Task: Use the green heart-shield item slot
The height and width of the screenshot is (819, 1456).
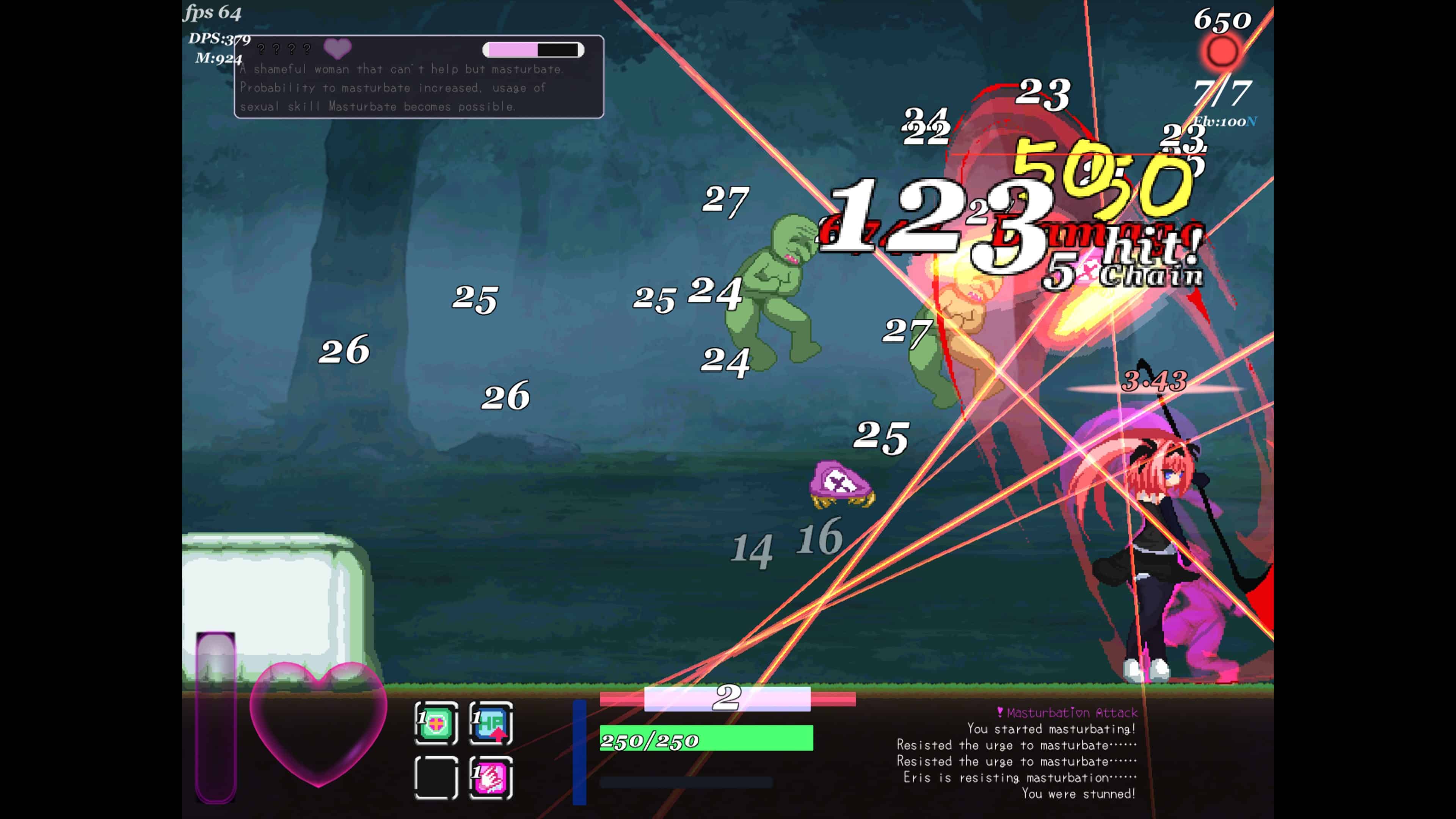Action: pyautogui.click(x=436, y=723)
